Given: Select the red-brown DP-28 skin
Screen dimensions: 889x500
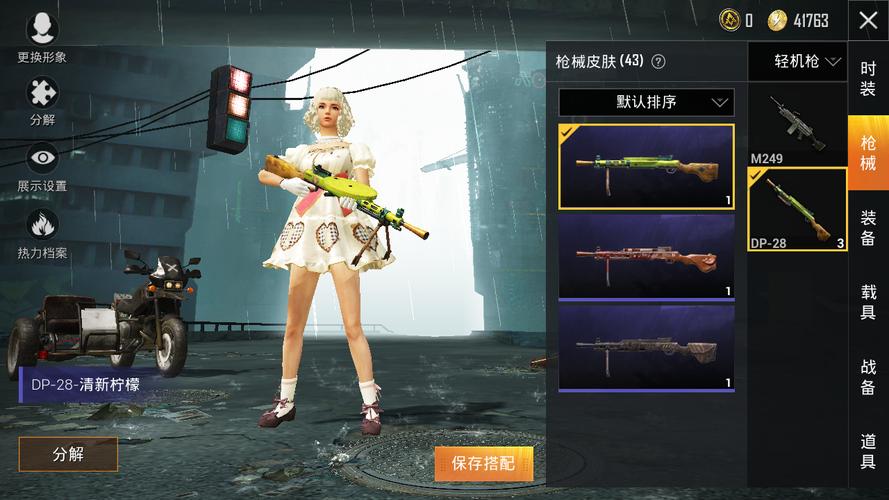Looking at the screenshot, I should pyautogui.click(x=646, y=256).
